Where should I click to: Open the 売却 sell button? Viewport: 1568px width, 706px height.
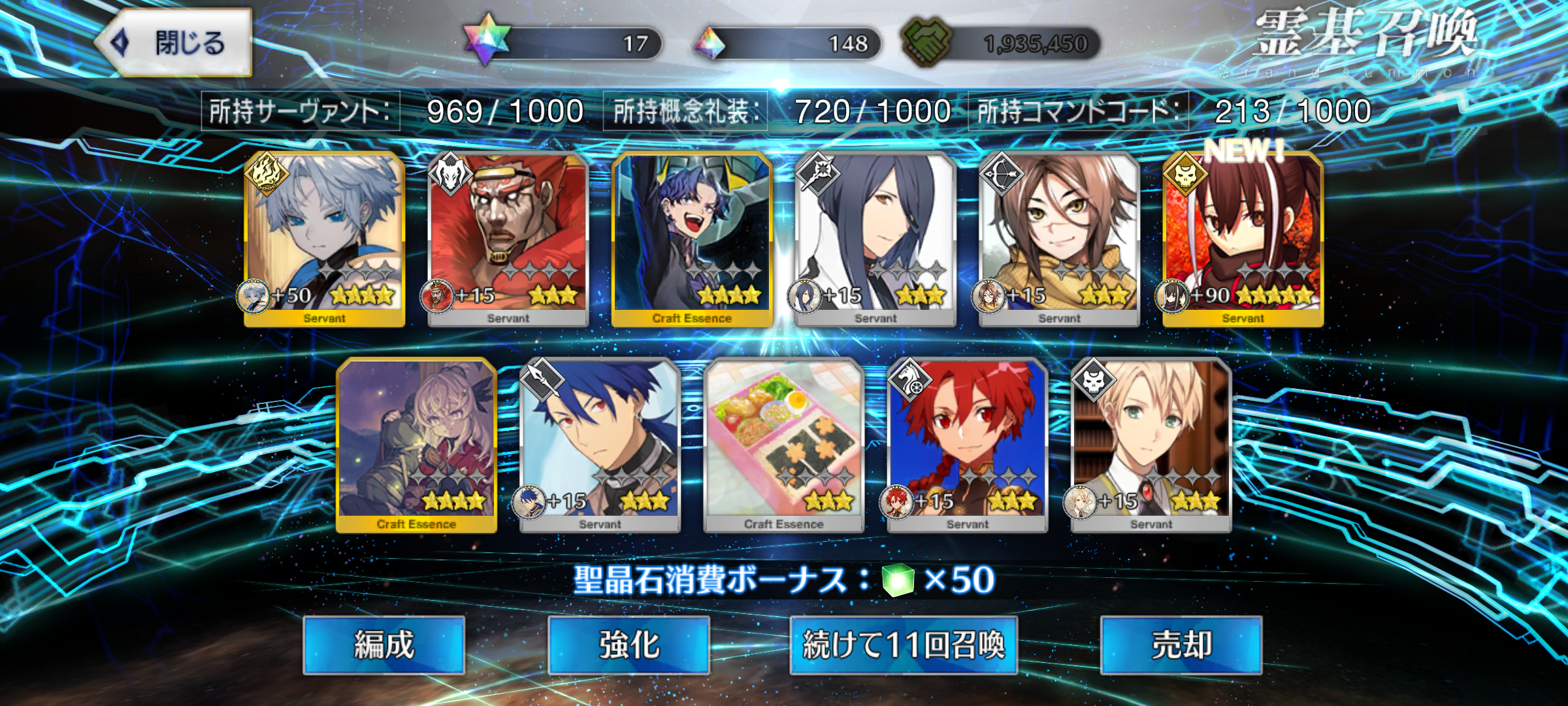click(x=1181, y=645)
